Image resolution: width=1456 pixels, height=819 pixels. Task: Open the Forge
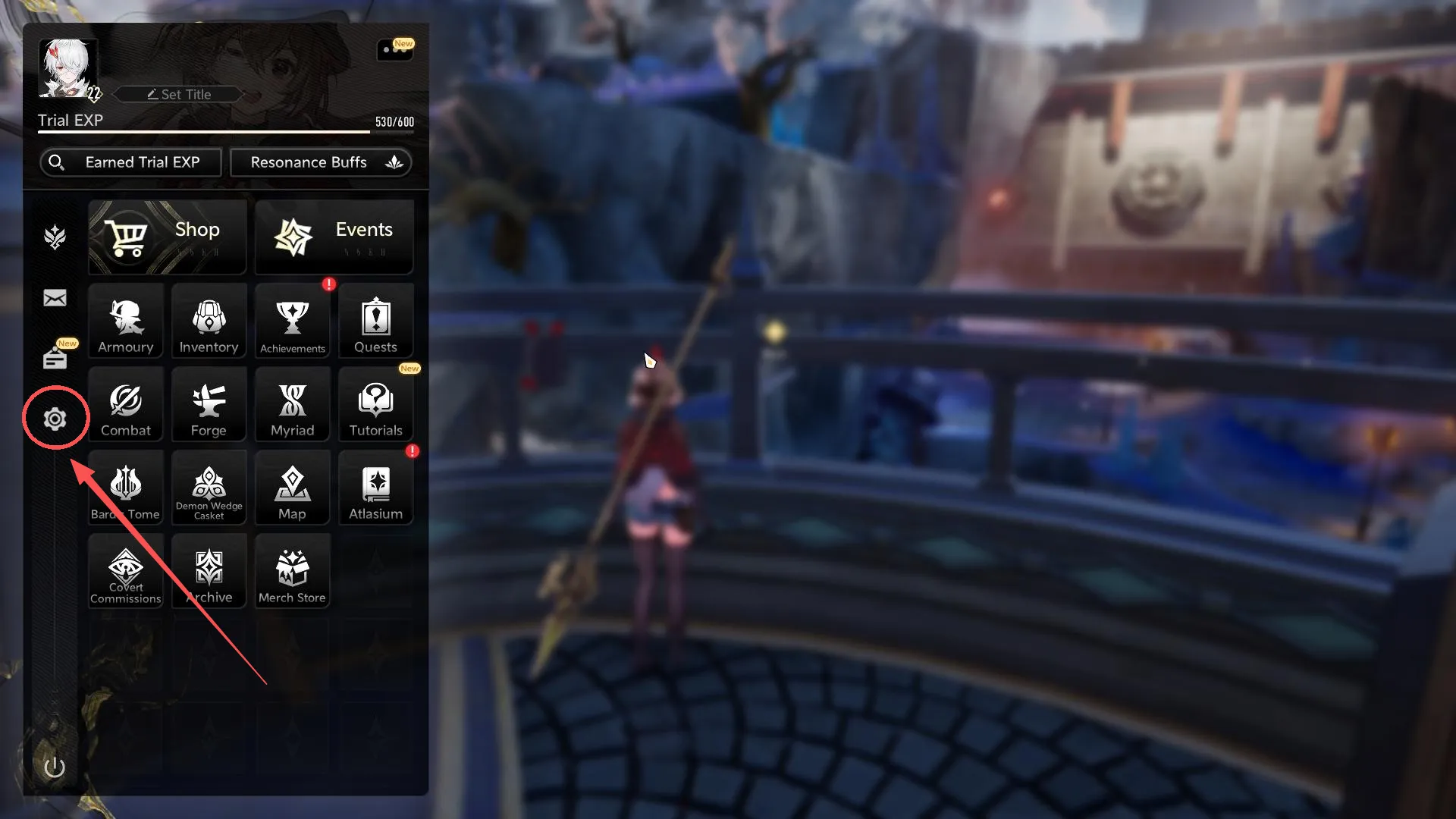209,404
